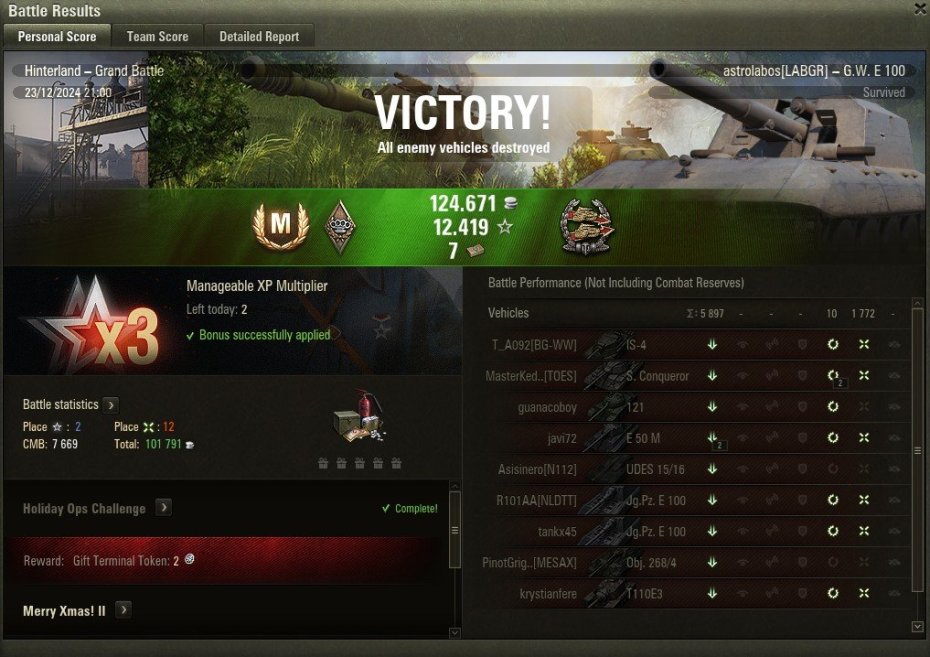Choose the Obj. 268/4 vehicle row
The width and height of the screenshot is (930, 657).
point(690,563)
